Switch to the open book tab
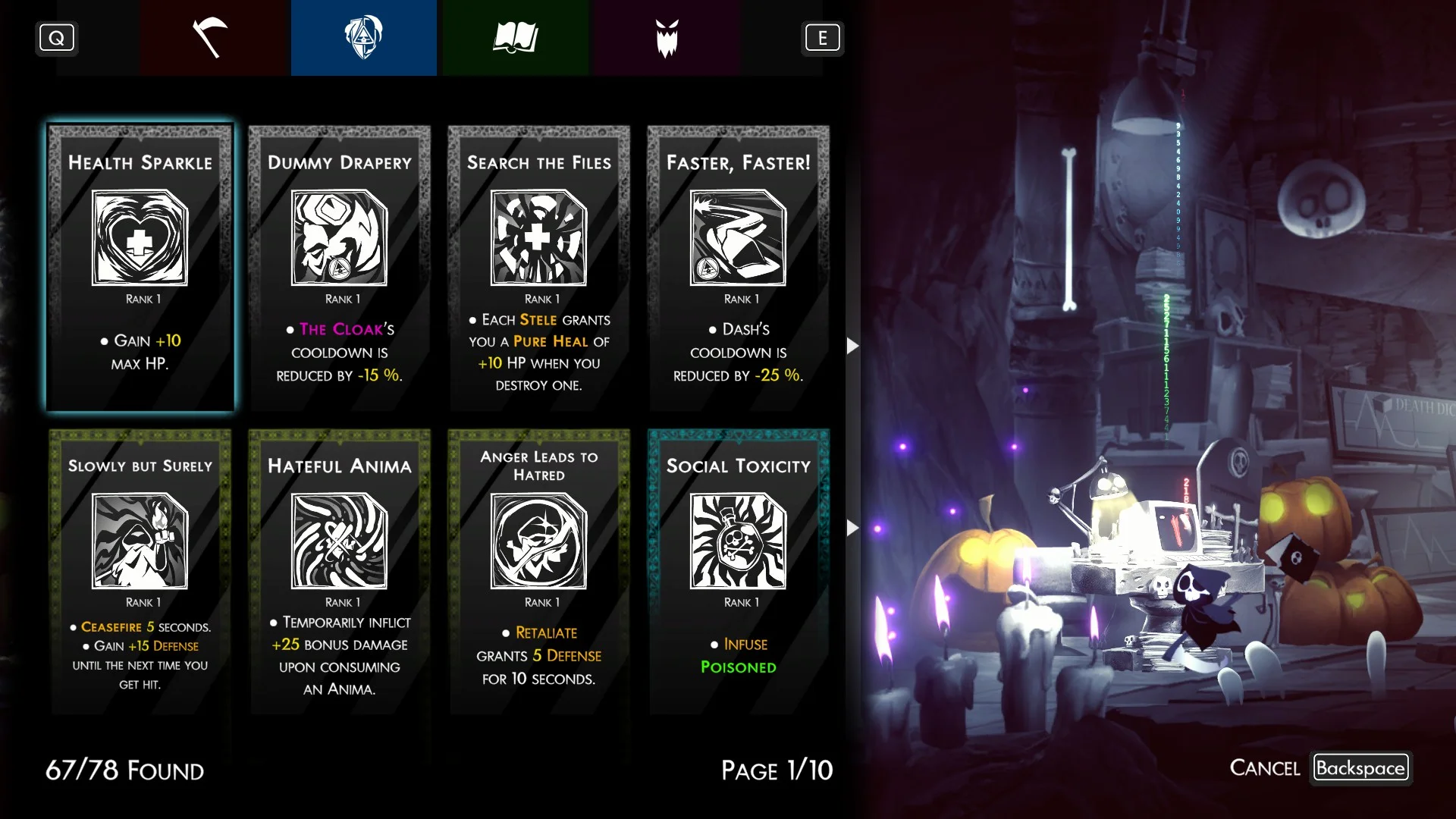 (516, 38)
